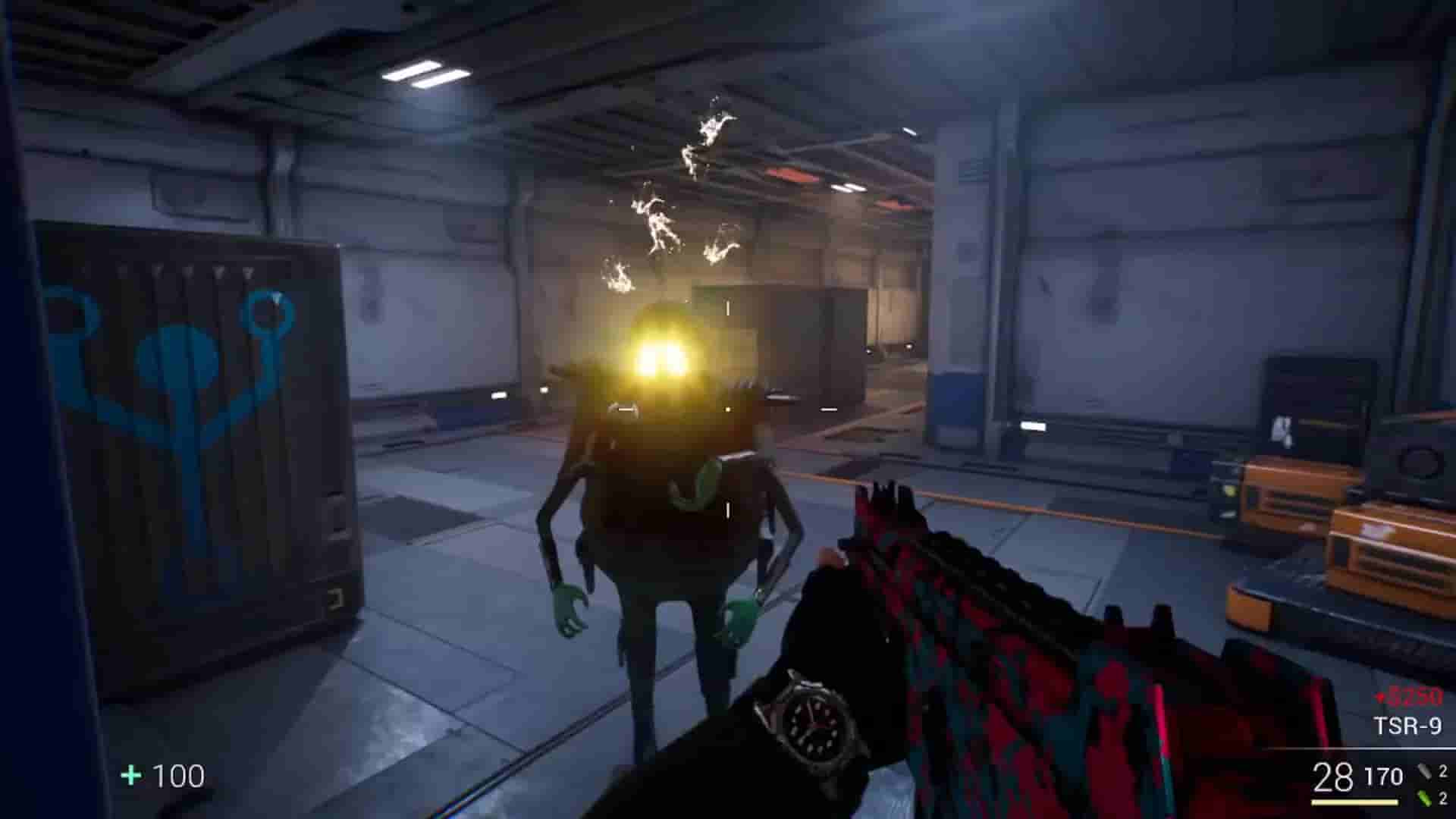This screenshot has width=1456, height=819.
Task: Click the red damage indicator dot near the score
Action: [1381, 696]
